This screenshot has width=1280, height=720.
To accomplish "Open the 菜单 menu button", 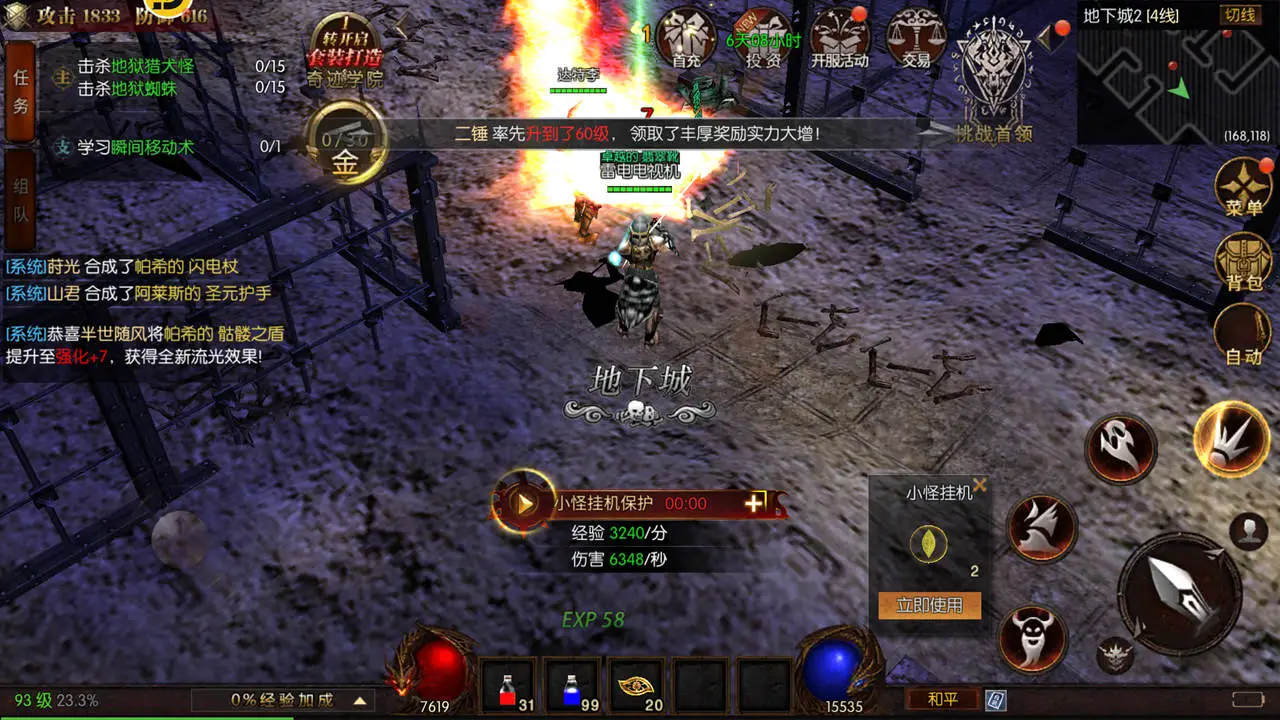I will tap(1243, 188).
